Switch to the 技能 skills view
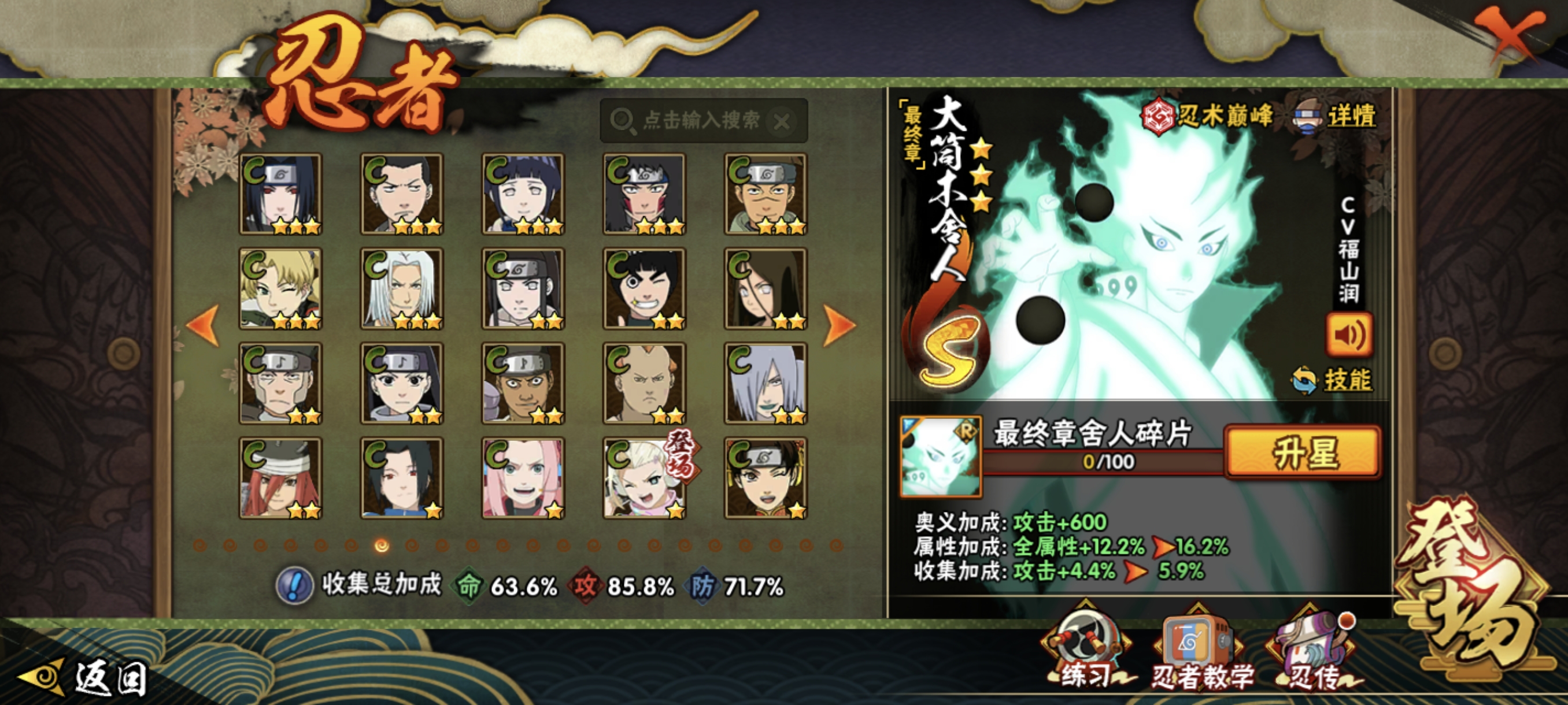The width and height of the screenshot is (1568, 705). [x=1333, y=380]
